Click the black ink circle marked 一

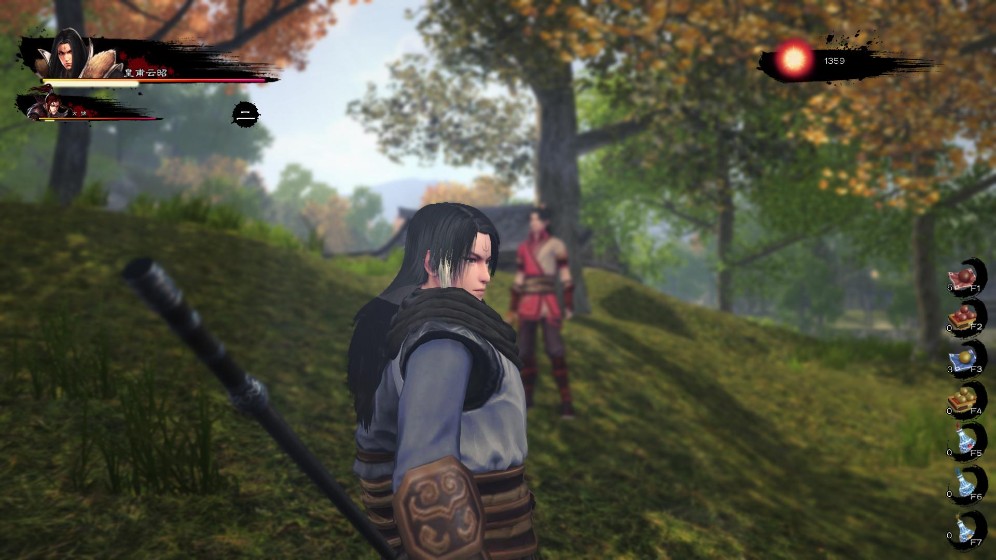pyautogui.click(x=246, y=113)
